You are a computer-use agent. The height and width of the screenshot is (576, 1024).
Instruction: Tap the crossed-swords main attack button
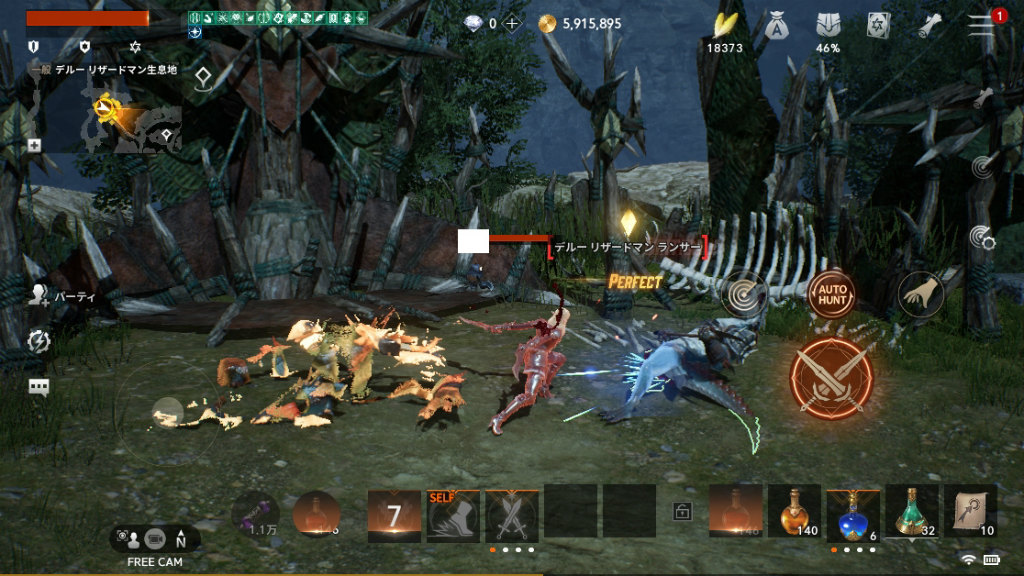[831, 378]
